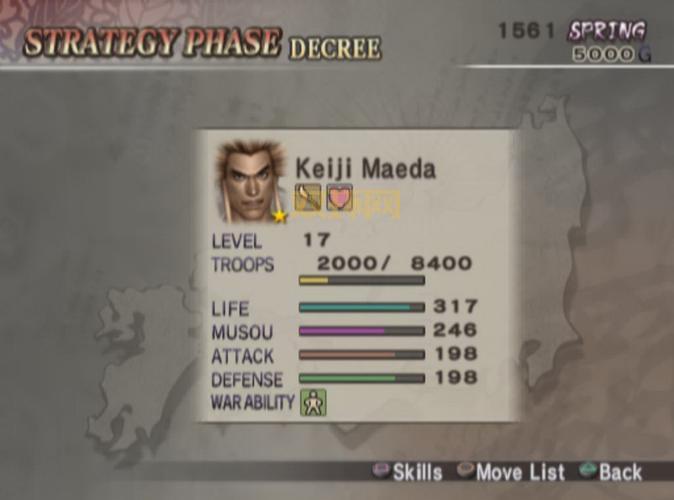This screenshot has height=500, width=674.
Task: Select the pink heart skill icon
Action: pos(340,197)
